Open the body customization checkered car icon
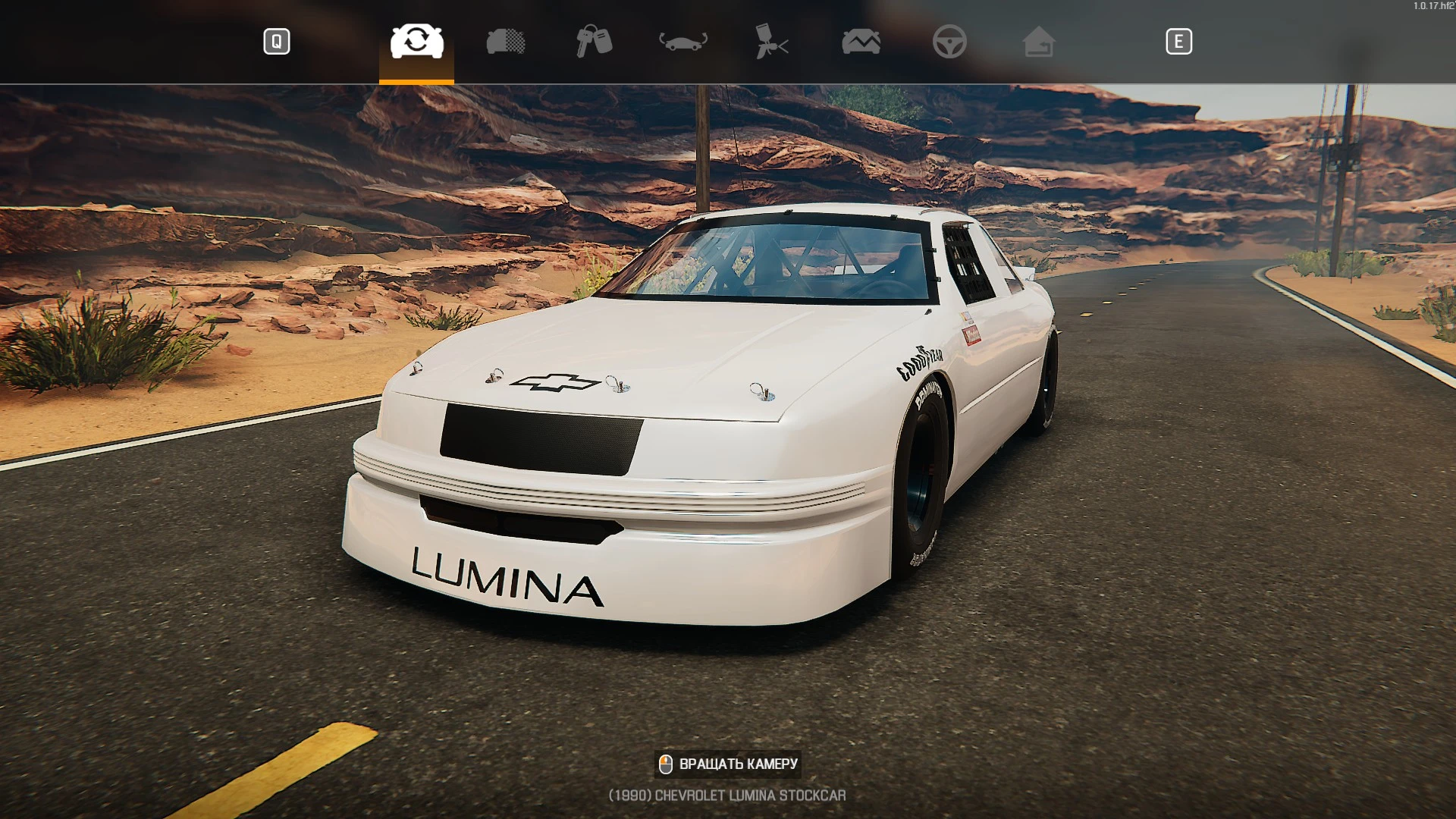 [x=506, y=42]
